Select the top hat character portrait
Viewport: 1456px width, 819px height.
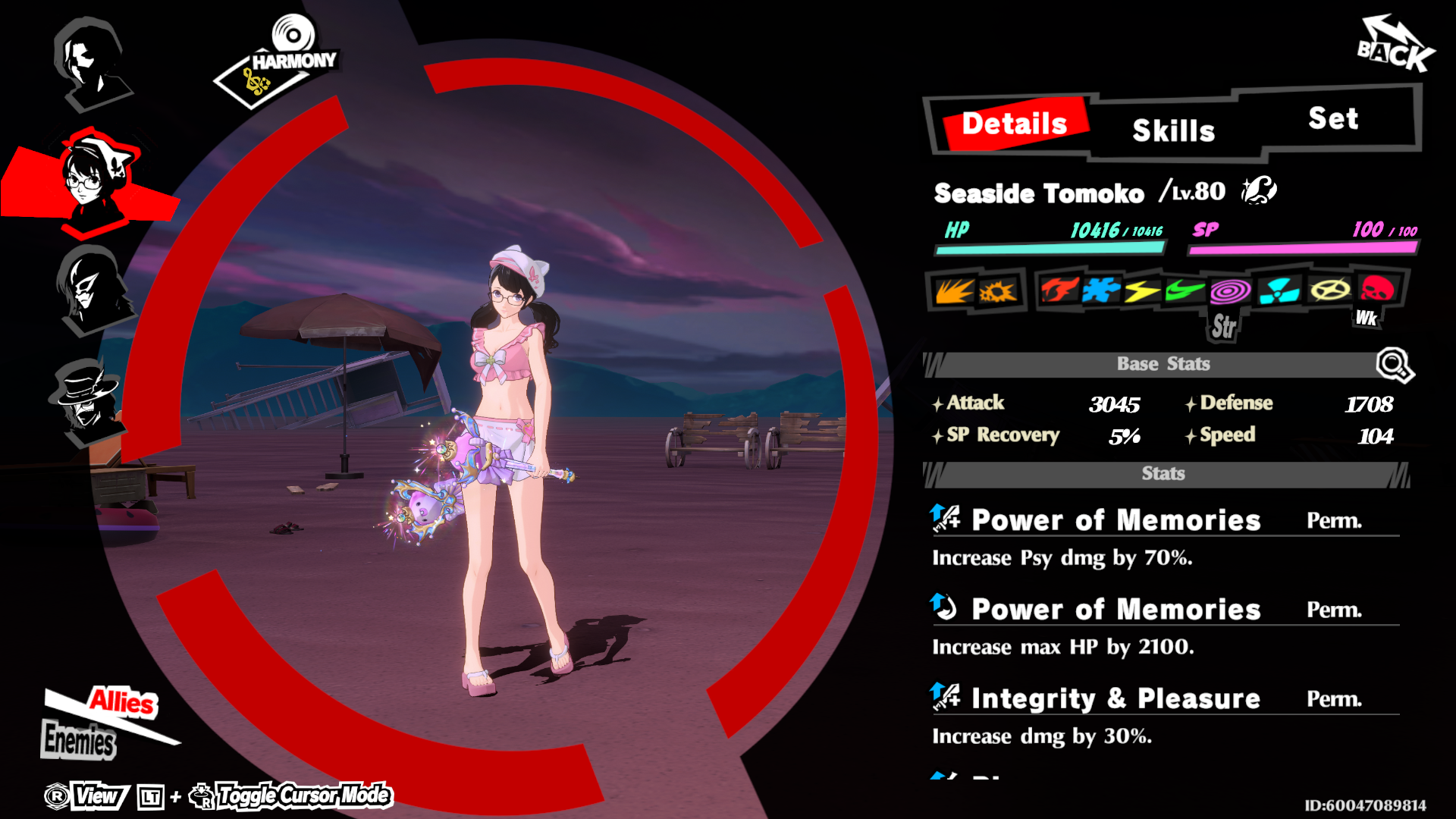click(x=85, y=398)
